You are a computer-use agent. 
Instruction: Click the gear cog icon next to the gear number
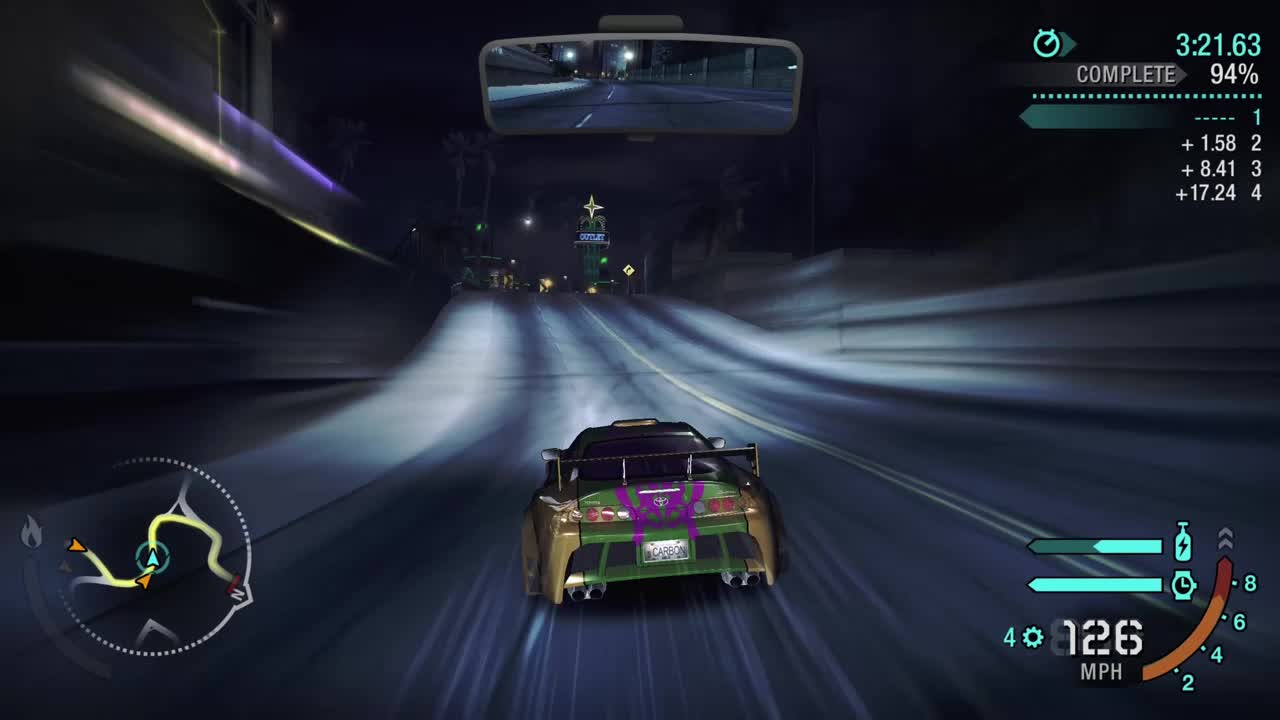(x=1030, y=636)
